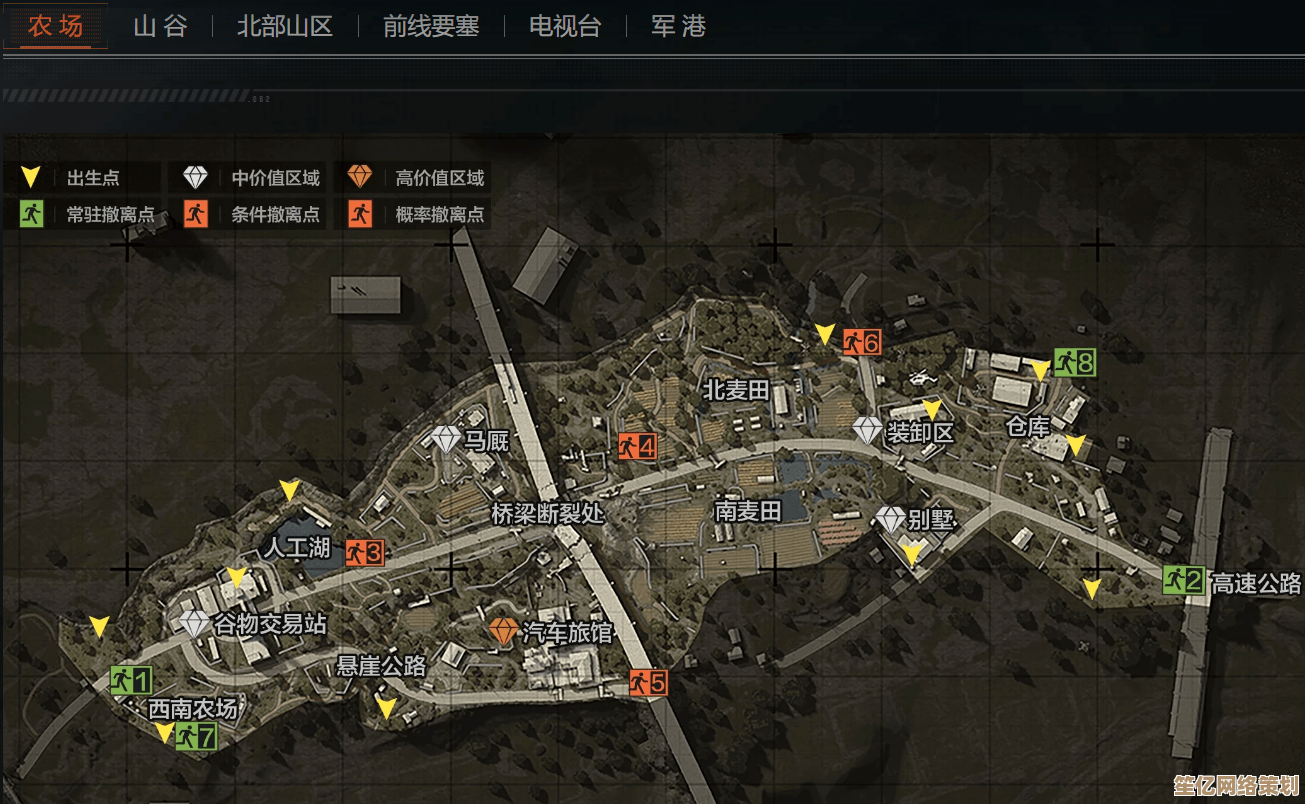
Task: Click the 马厩 mid-value diamond icon
Action: click(x=446, y=439)
